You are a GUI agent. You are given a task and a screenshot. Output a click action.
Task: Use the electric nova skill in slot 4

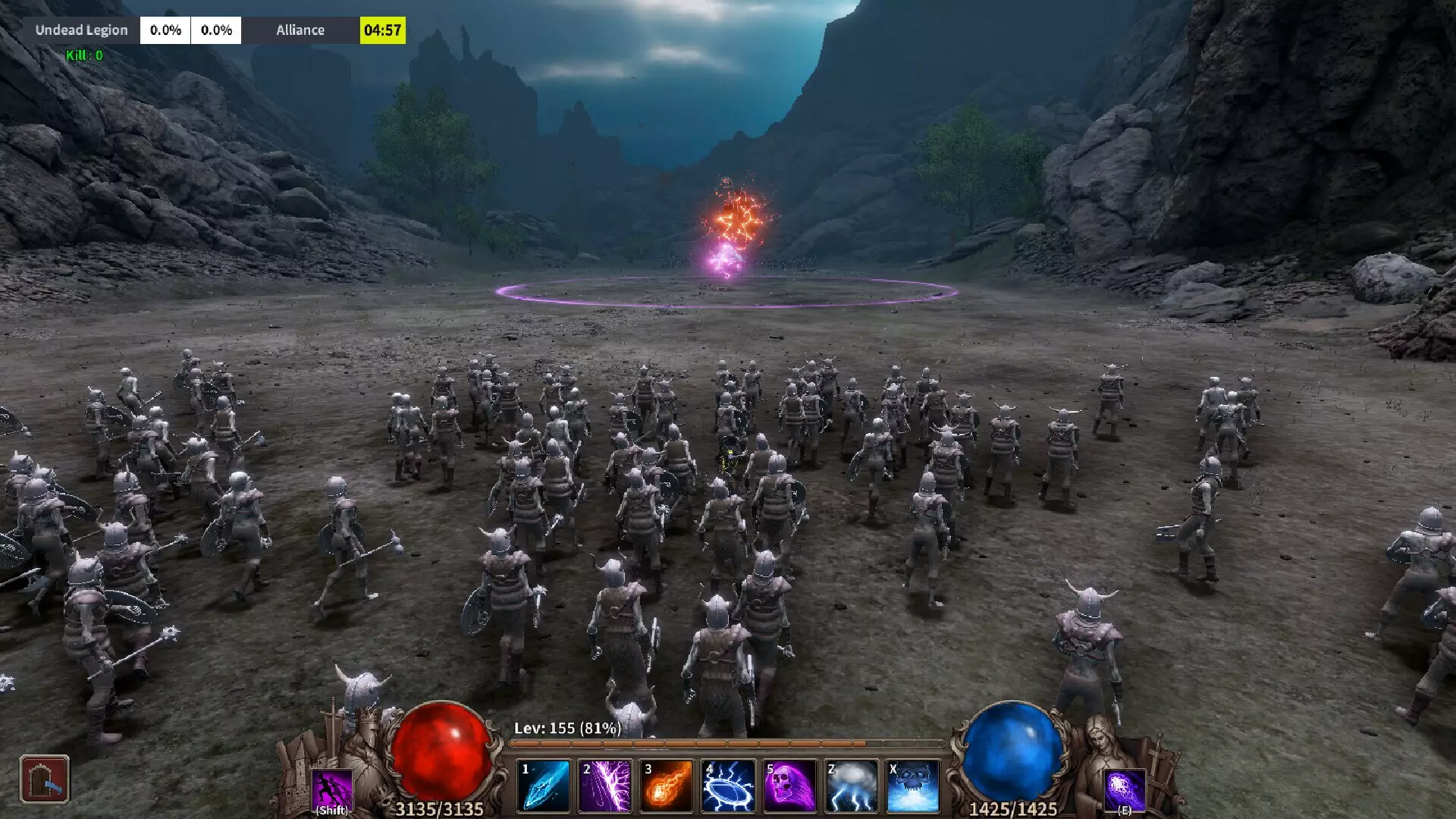[x=726, y=786]
